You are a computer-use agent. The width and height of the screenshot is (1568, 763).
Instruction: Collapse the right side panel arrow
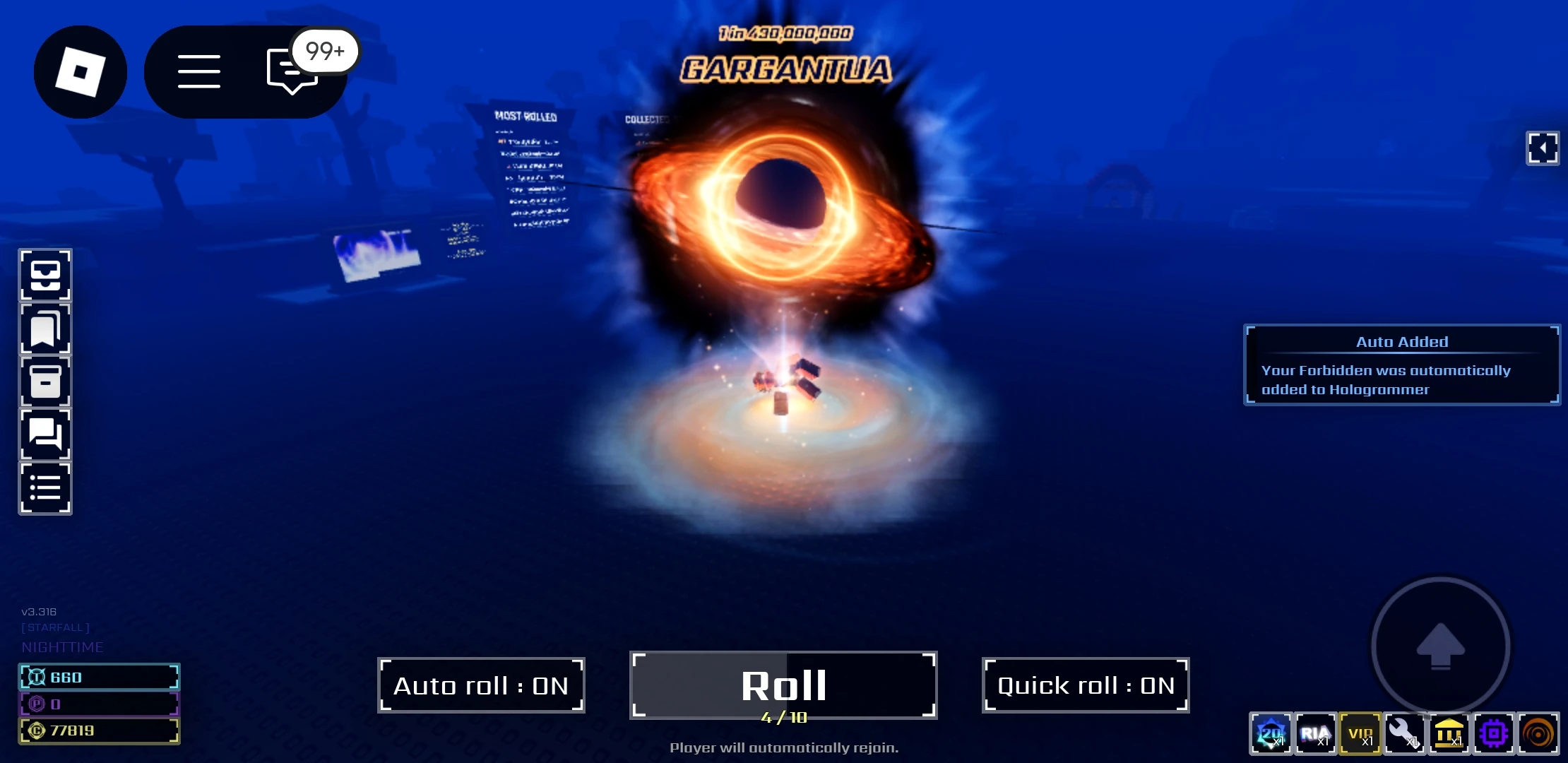coord(1543,148)
